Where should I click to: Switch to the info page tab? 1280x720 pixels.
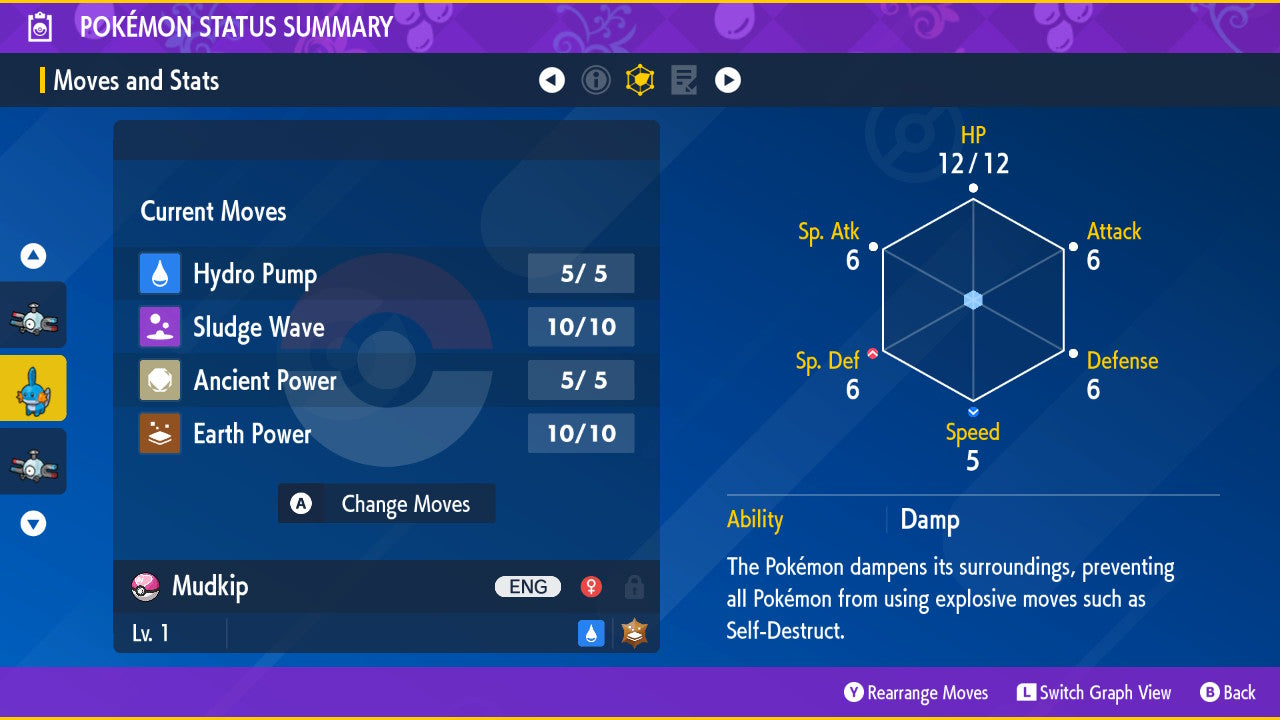coord(596,80)
